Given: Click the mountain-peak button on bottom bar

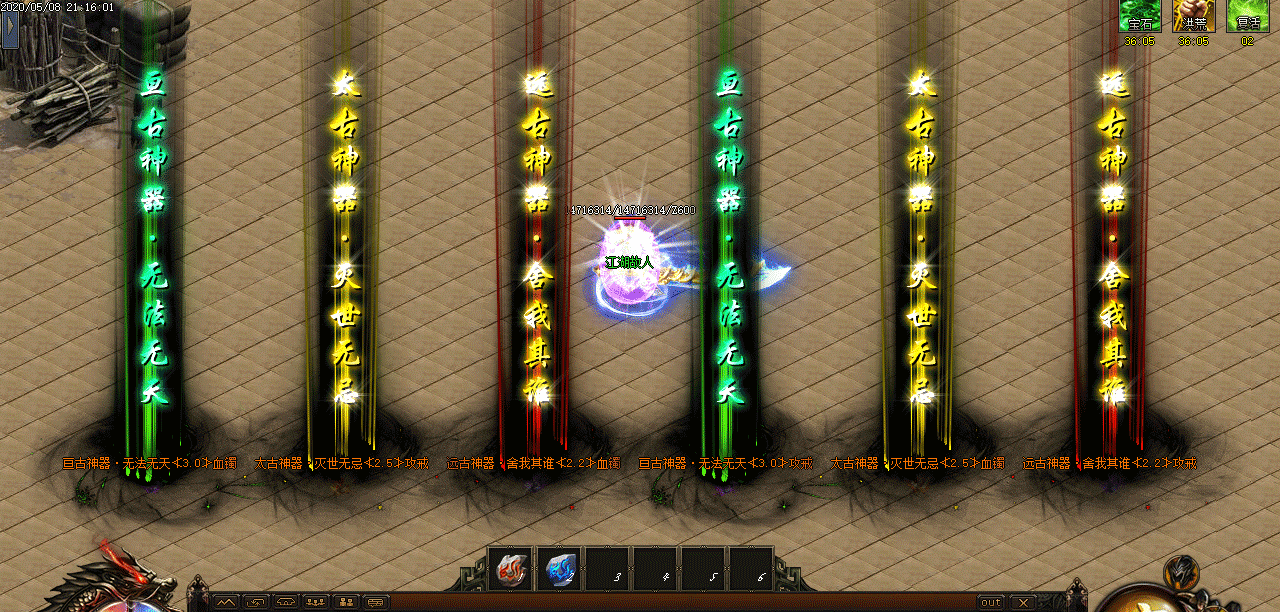Looking at the screenshot, I should pyautogui.click(x=225, y=602).
